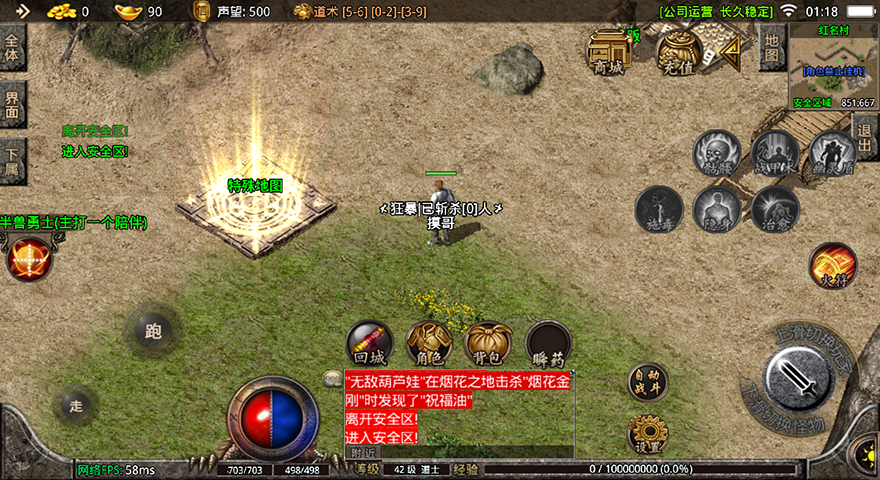Select the 跑 run mode button
880x480 pixels.
click(153, 329)
